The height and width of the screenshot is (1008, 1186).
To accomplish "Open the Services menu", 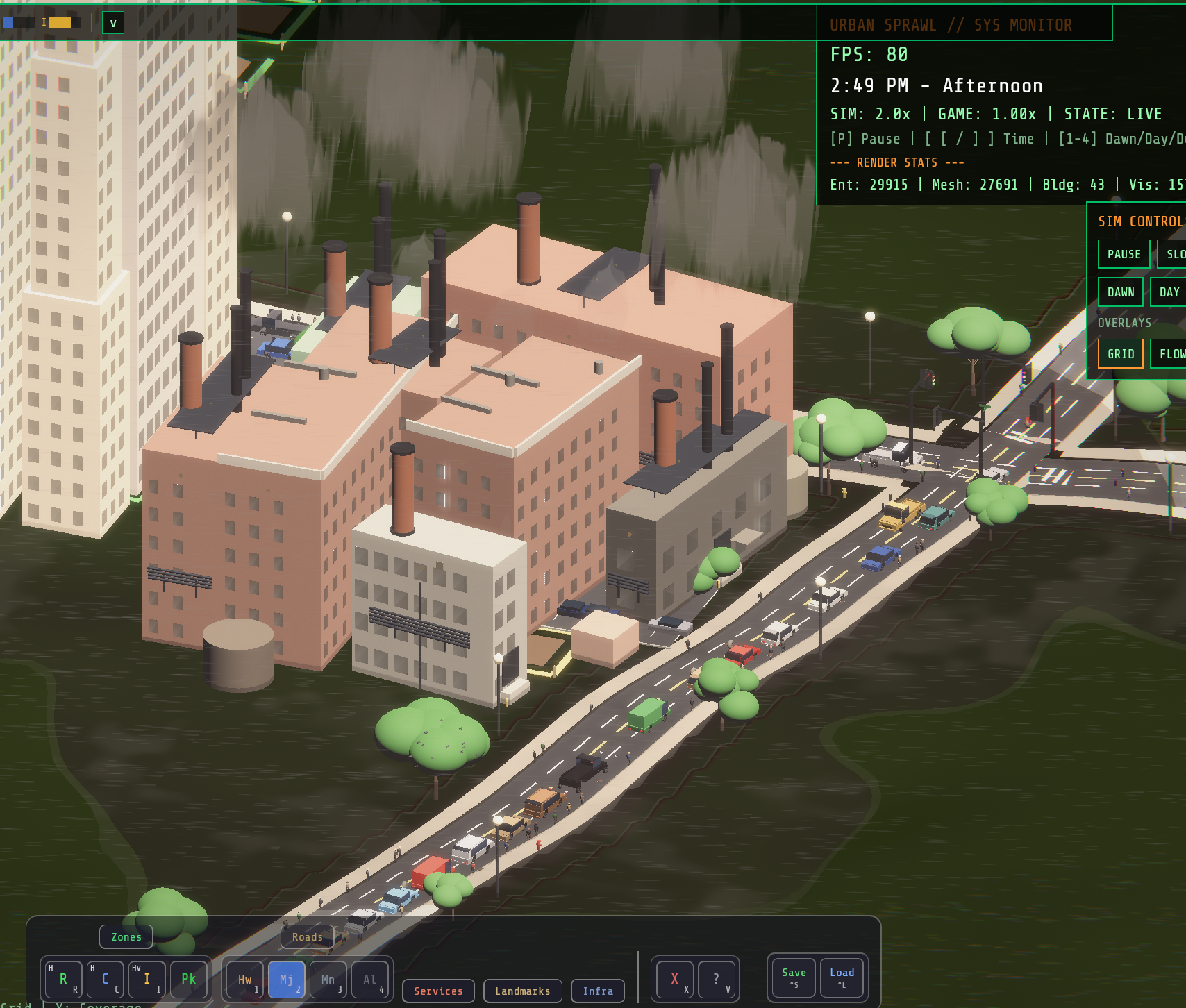I will [438, 991].
